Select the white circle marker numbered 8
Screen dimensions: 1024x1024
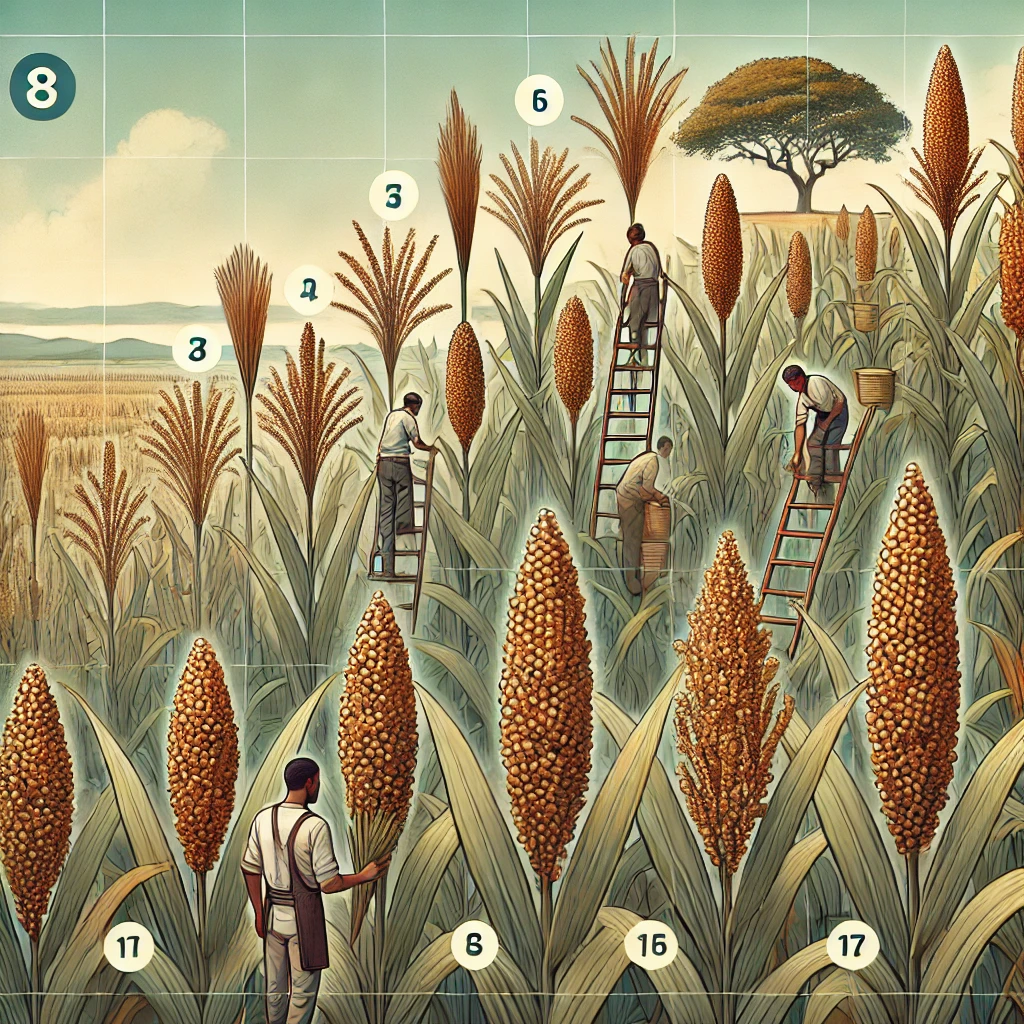tap(474, 943)
